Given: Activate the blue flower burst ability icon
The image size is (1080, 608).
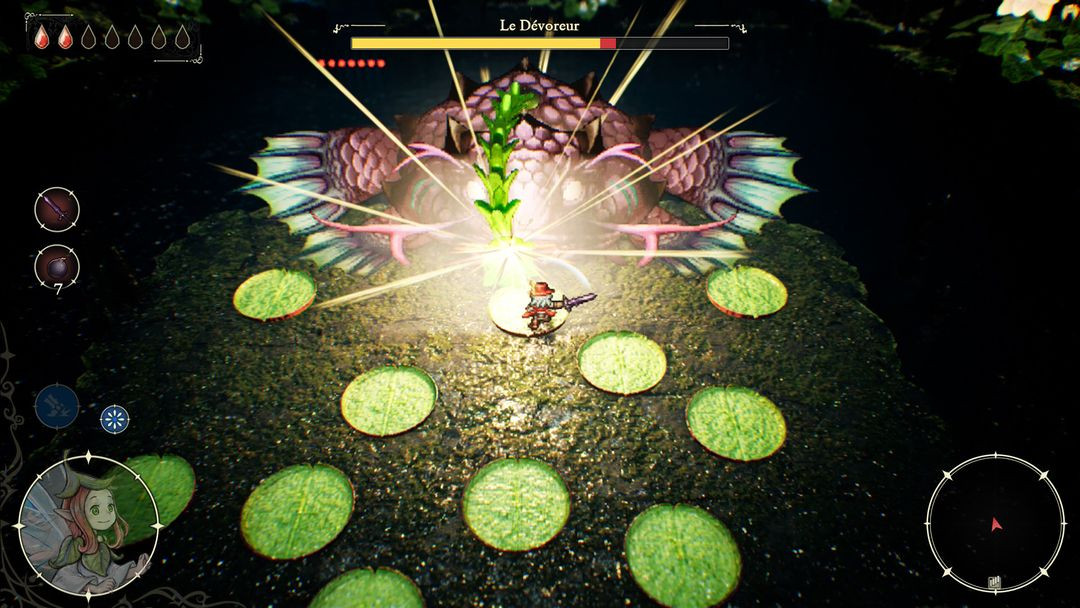Looking at the screenshot, I should tap(115, 418).
